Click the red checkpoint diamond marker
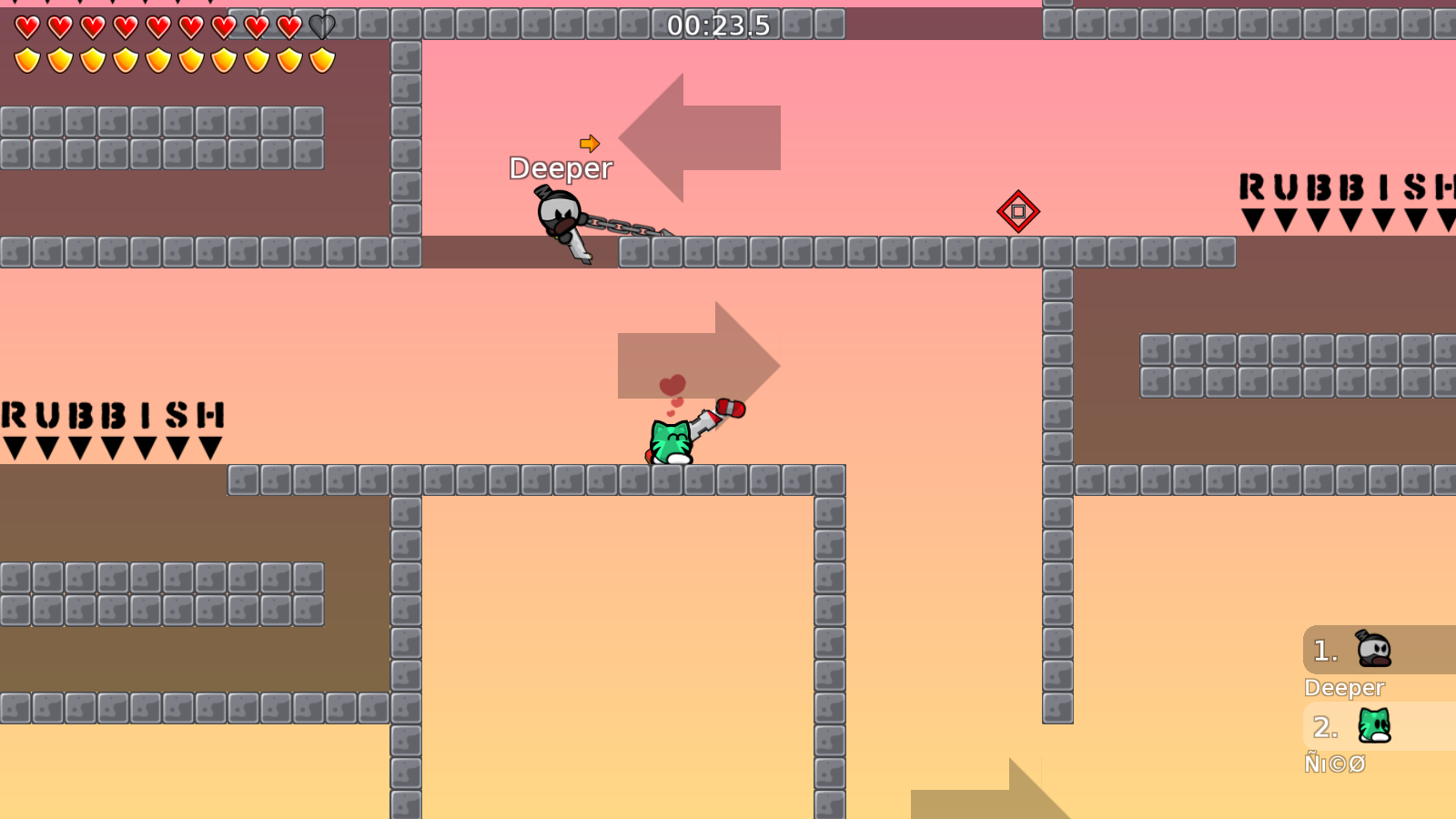 point(1018,213)
